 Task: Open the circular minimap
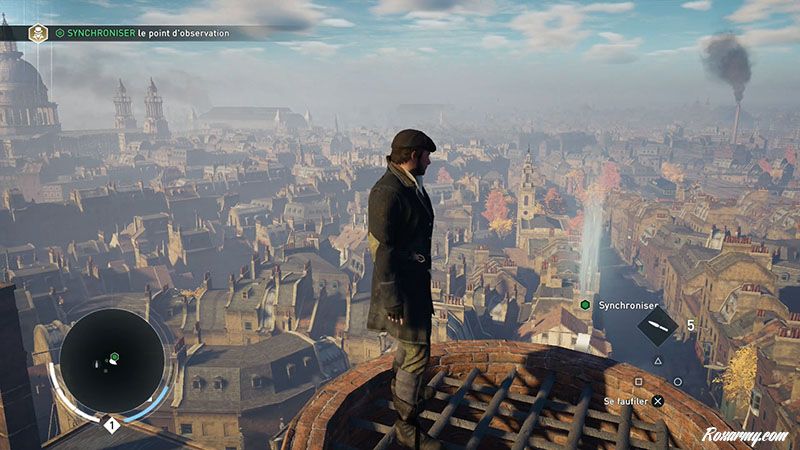pos(112,360)
